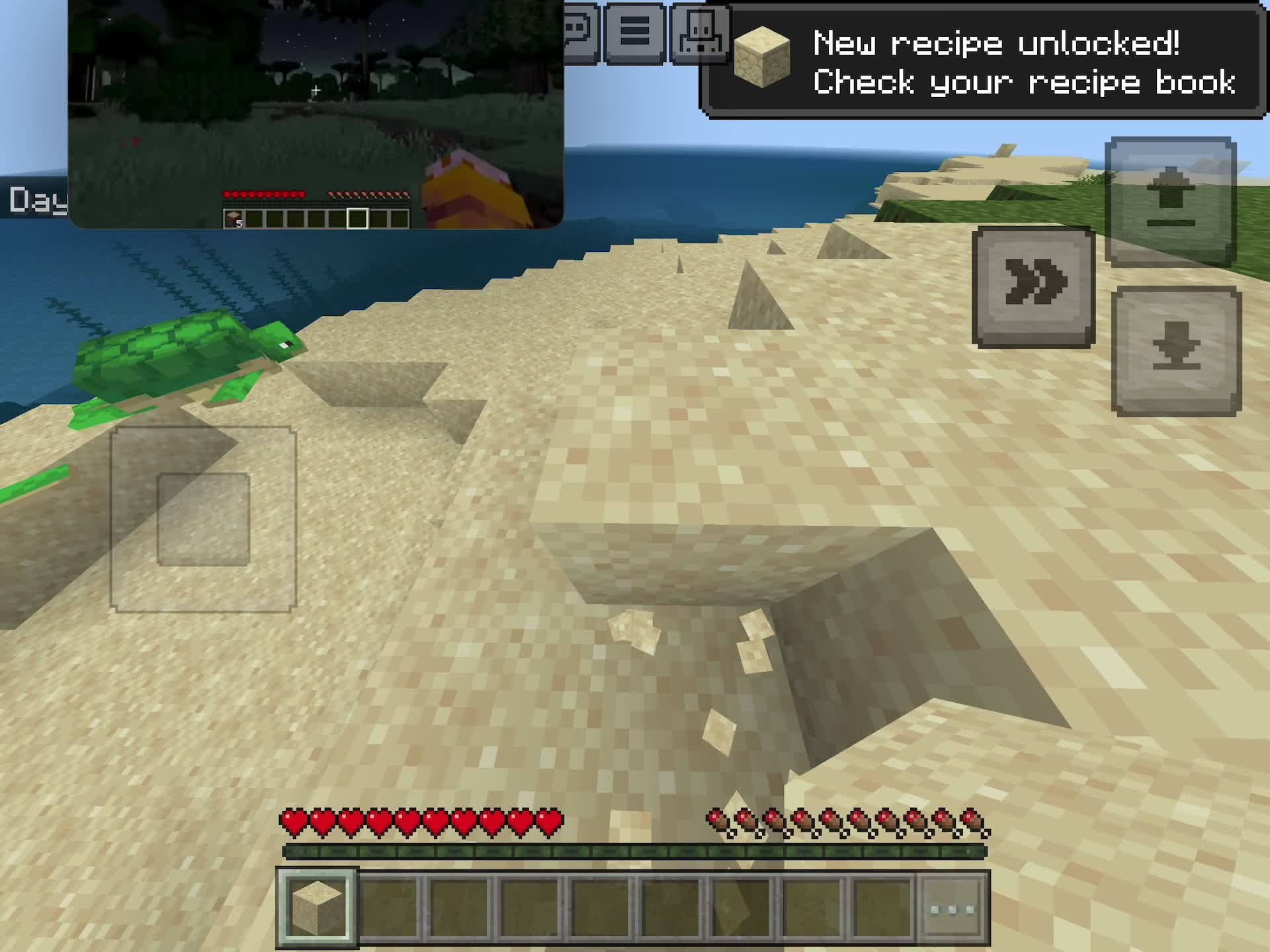Open the pause menu with three bars
Image resolution: width=1270 pixels, height=952 pixels.
[x=634, y=33]
